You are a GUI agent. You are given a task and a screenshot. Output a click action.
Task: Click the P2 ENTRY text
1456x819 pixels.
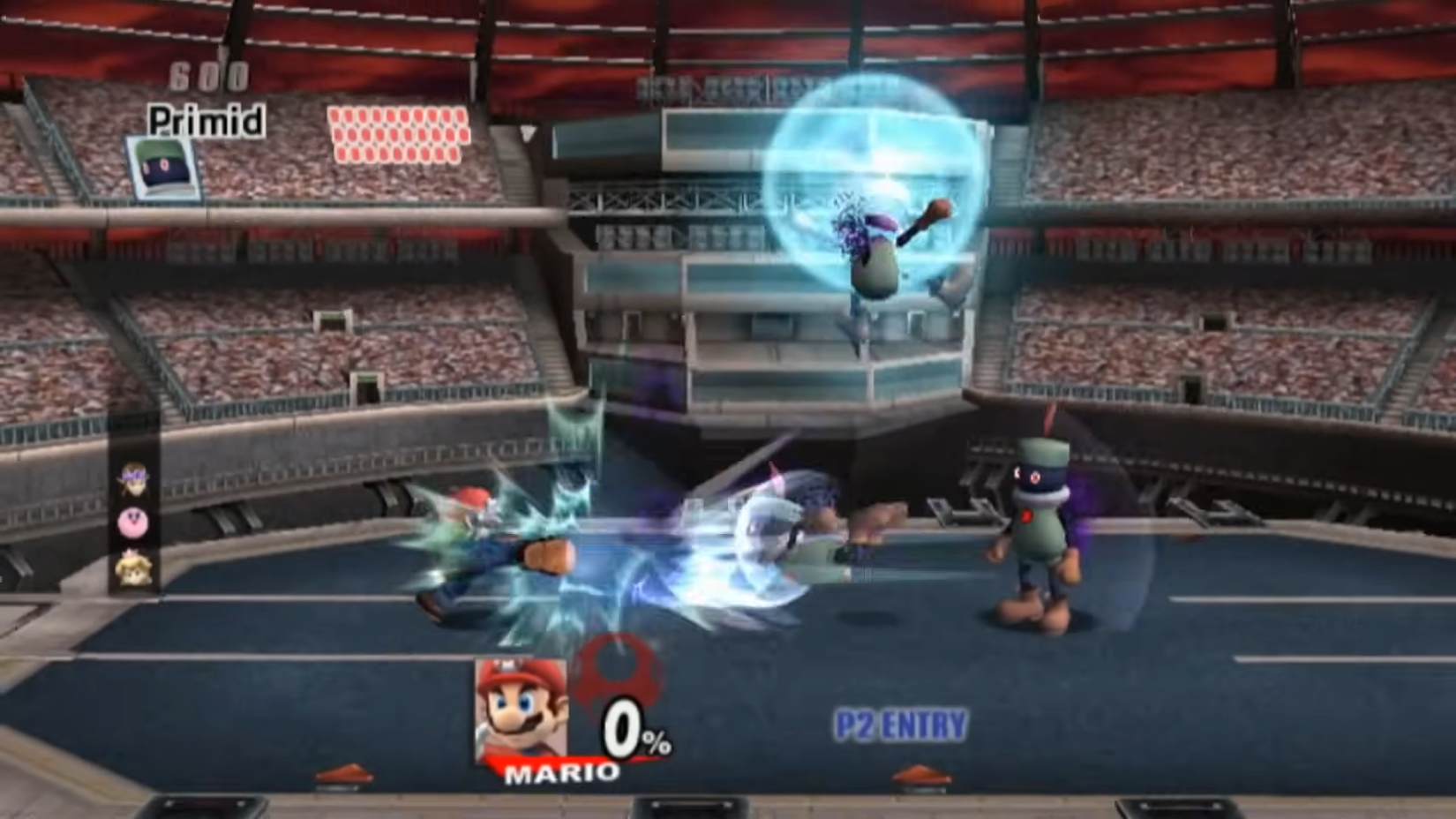(898, 723)
